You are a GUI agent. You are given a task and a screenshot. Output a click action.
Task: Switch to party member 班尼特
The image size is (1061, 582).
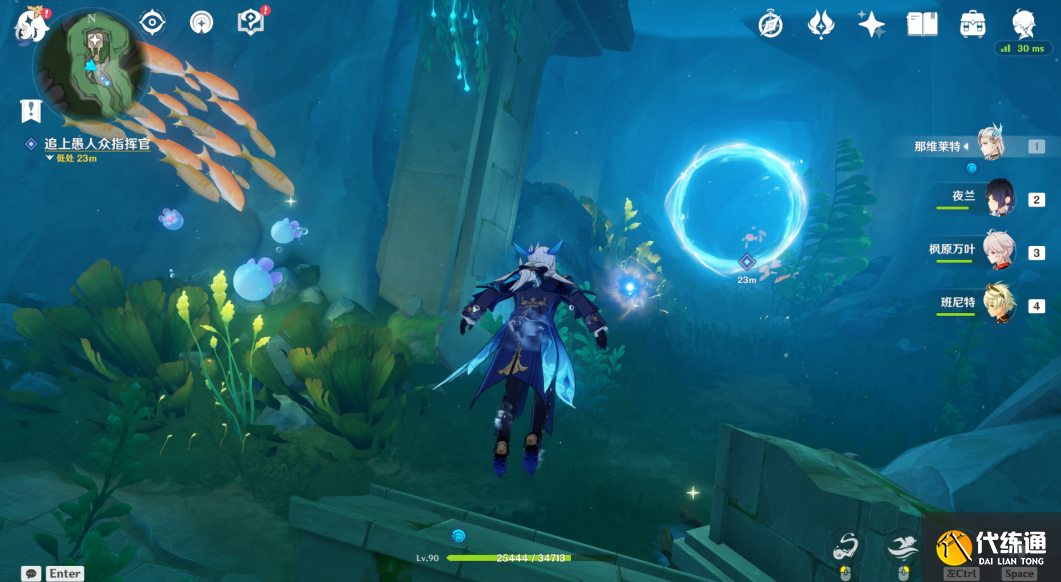998,305
